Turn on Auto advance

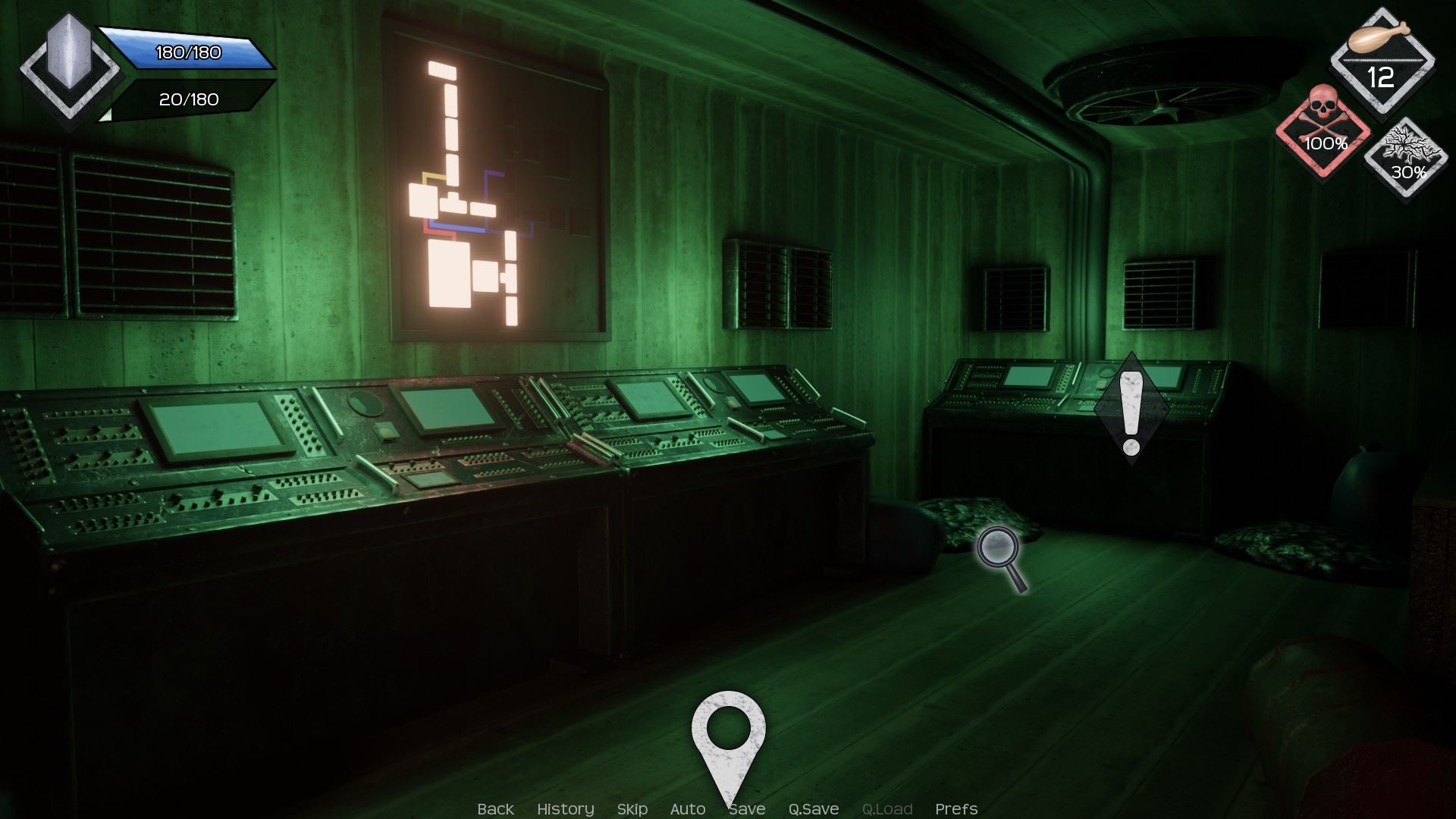point(687,809)
